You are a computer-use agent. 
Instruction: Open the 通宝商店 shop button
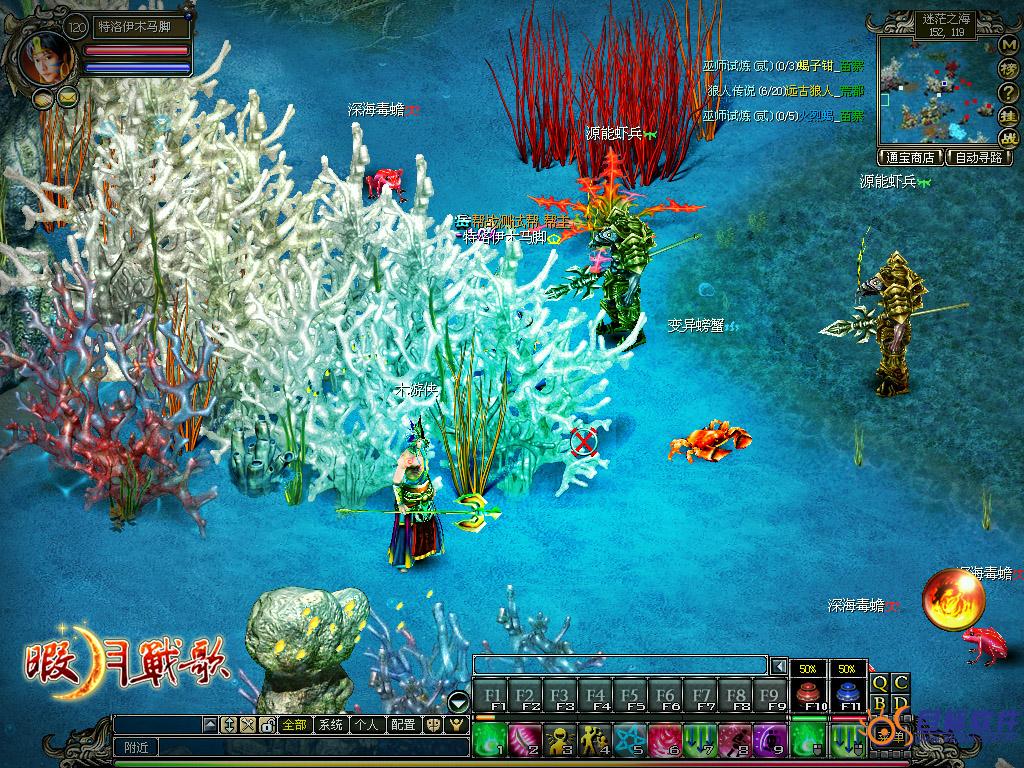click(911, 157)
